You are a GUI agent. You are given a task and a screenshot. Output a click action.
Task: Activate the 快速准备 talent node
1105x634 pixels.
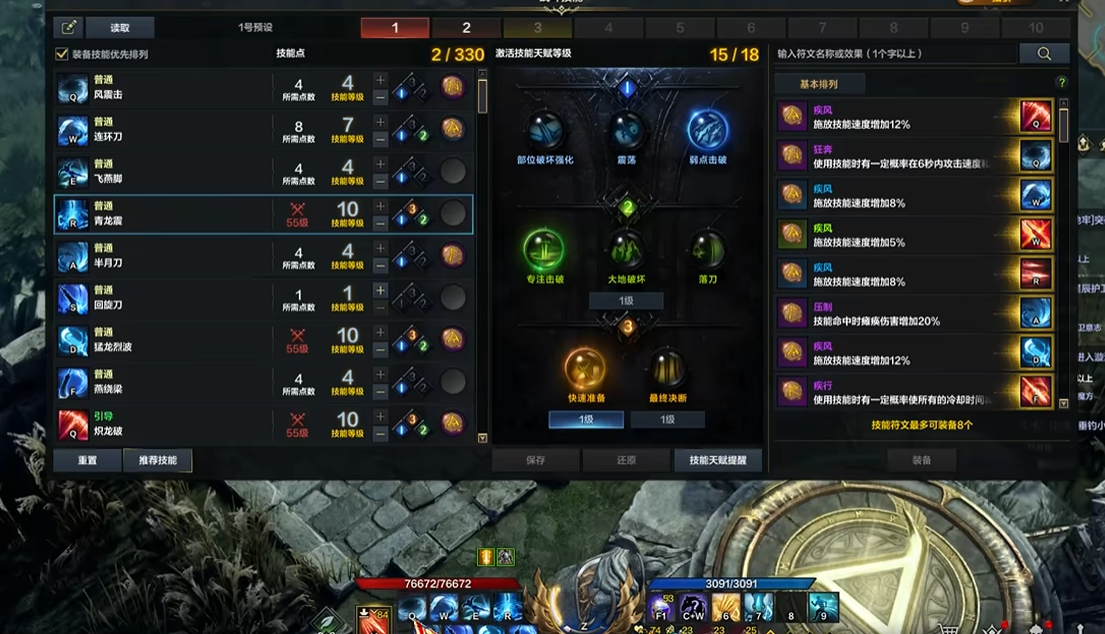(585, 368)
